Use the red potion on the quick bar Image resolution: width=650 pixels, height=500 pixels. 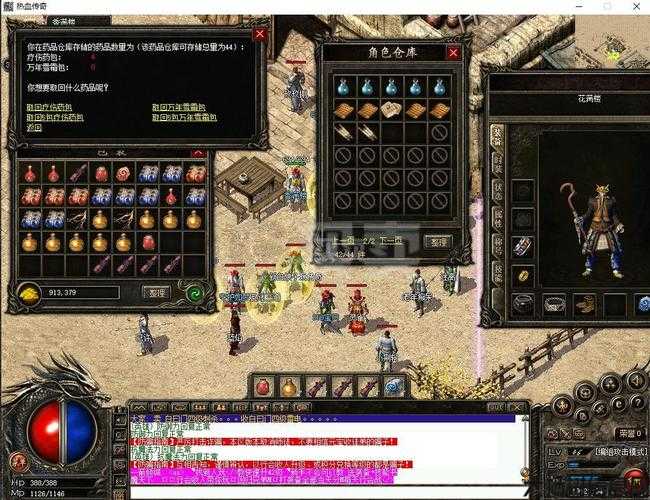(x=263, y=386)
